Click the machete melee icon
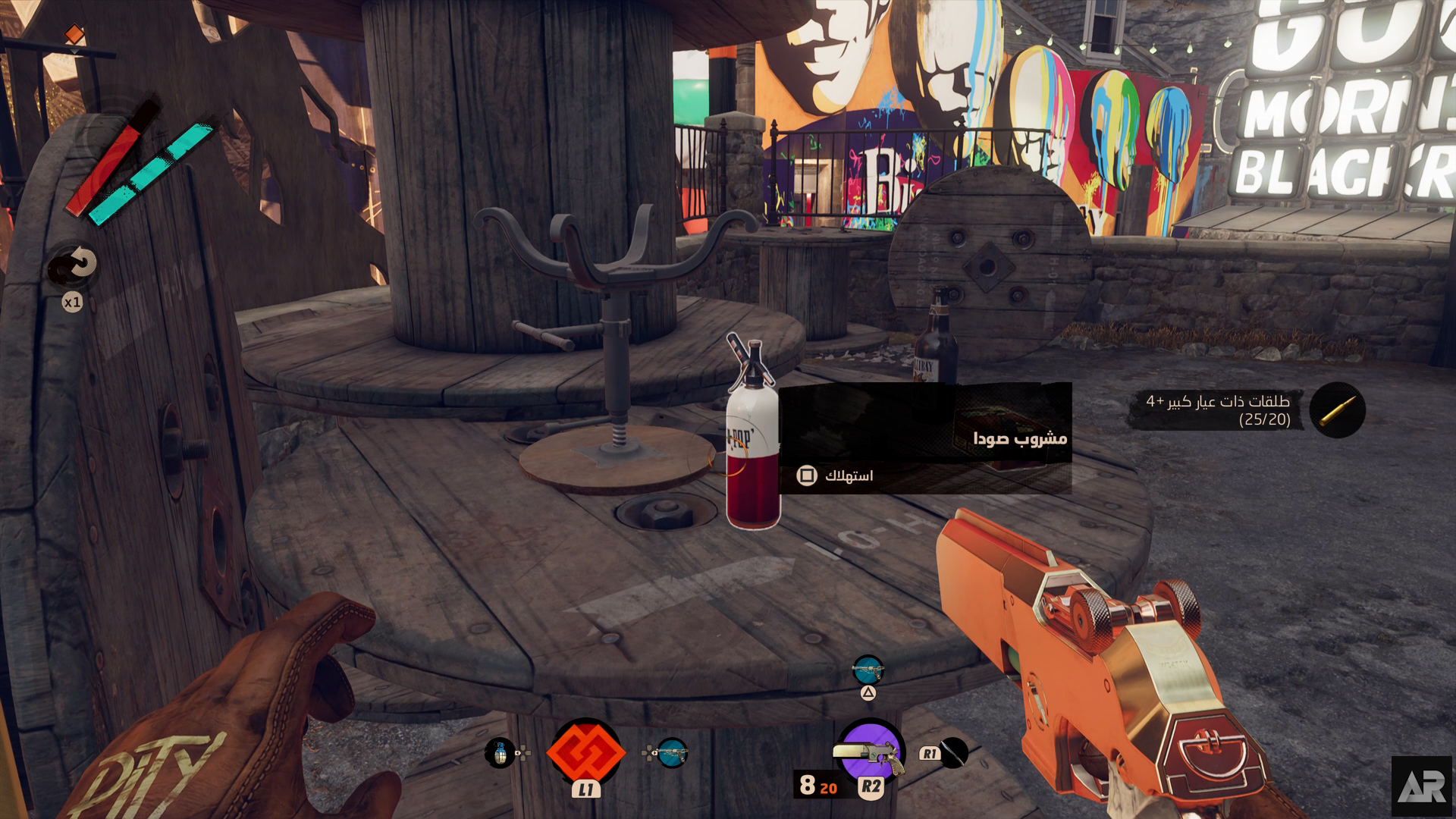This screenshot has width=1456, height=819. pos(953,752)
